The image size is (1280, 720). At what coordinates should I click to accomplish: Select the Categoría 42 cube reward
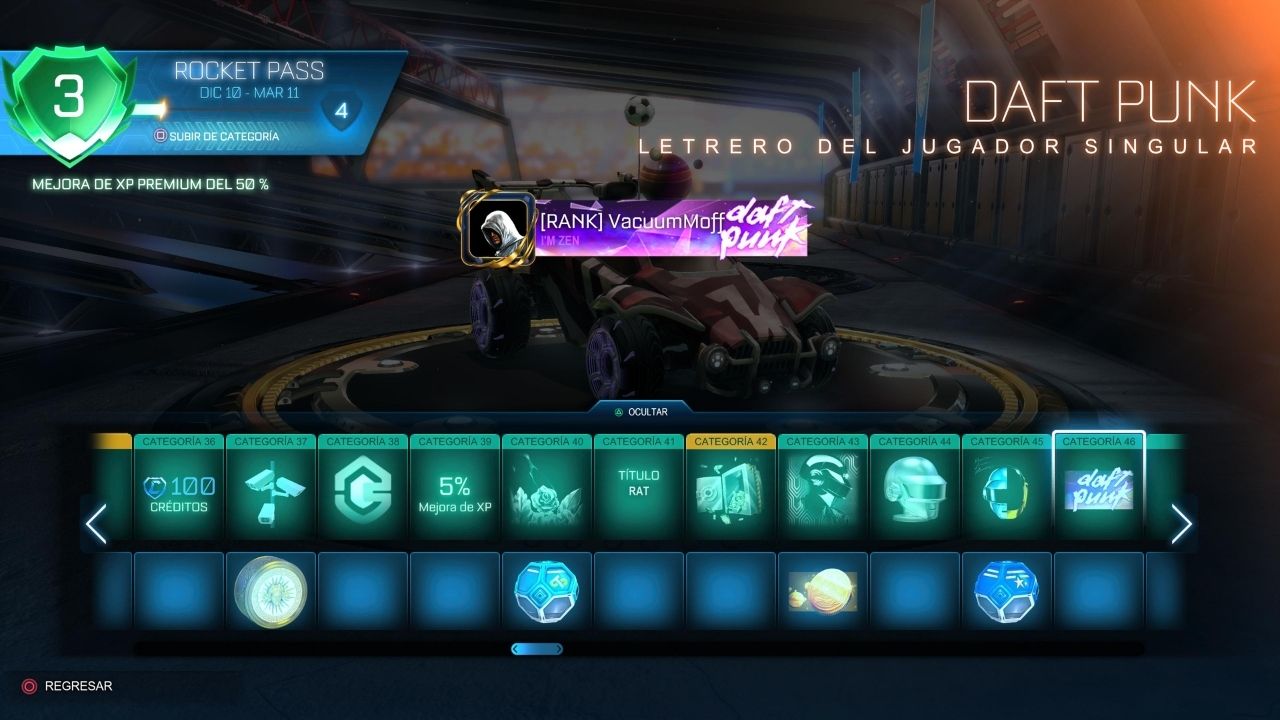[x=731, y=493]
